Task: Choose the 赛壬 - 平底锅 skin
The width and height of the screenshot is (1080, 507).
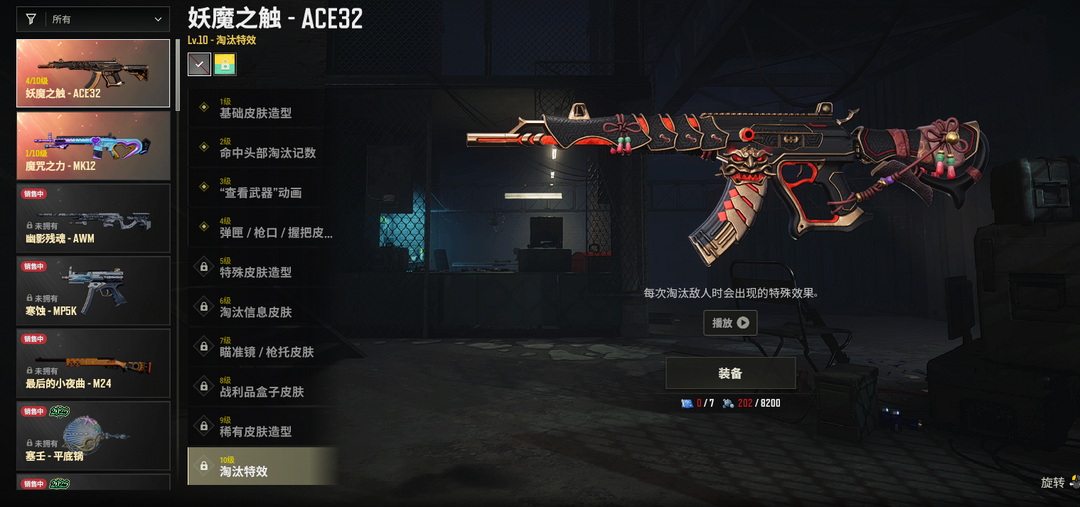Action: [x=93, y=435]
